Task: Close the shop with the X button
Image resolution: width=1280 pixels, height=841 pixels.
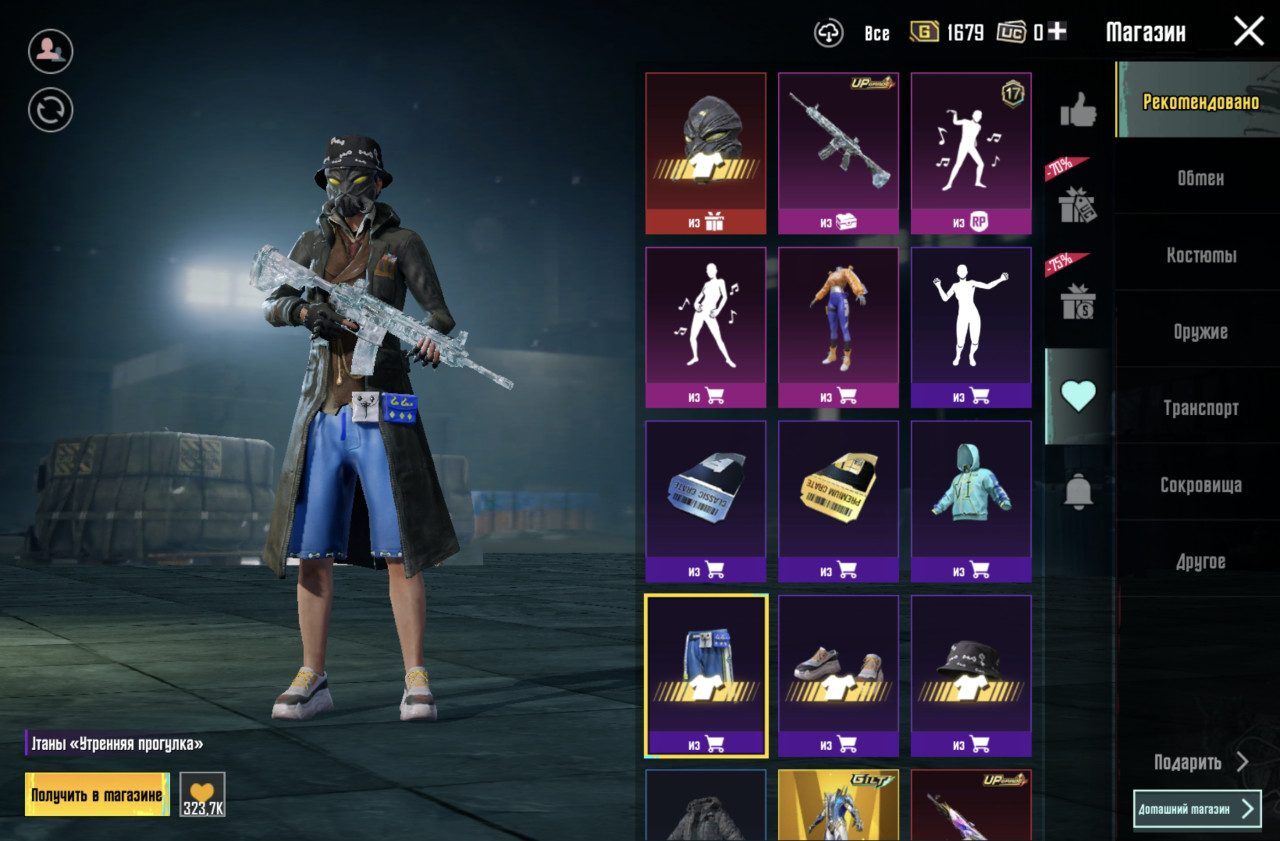Action: point(1248,32)
